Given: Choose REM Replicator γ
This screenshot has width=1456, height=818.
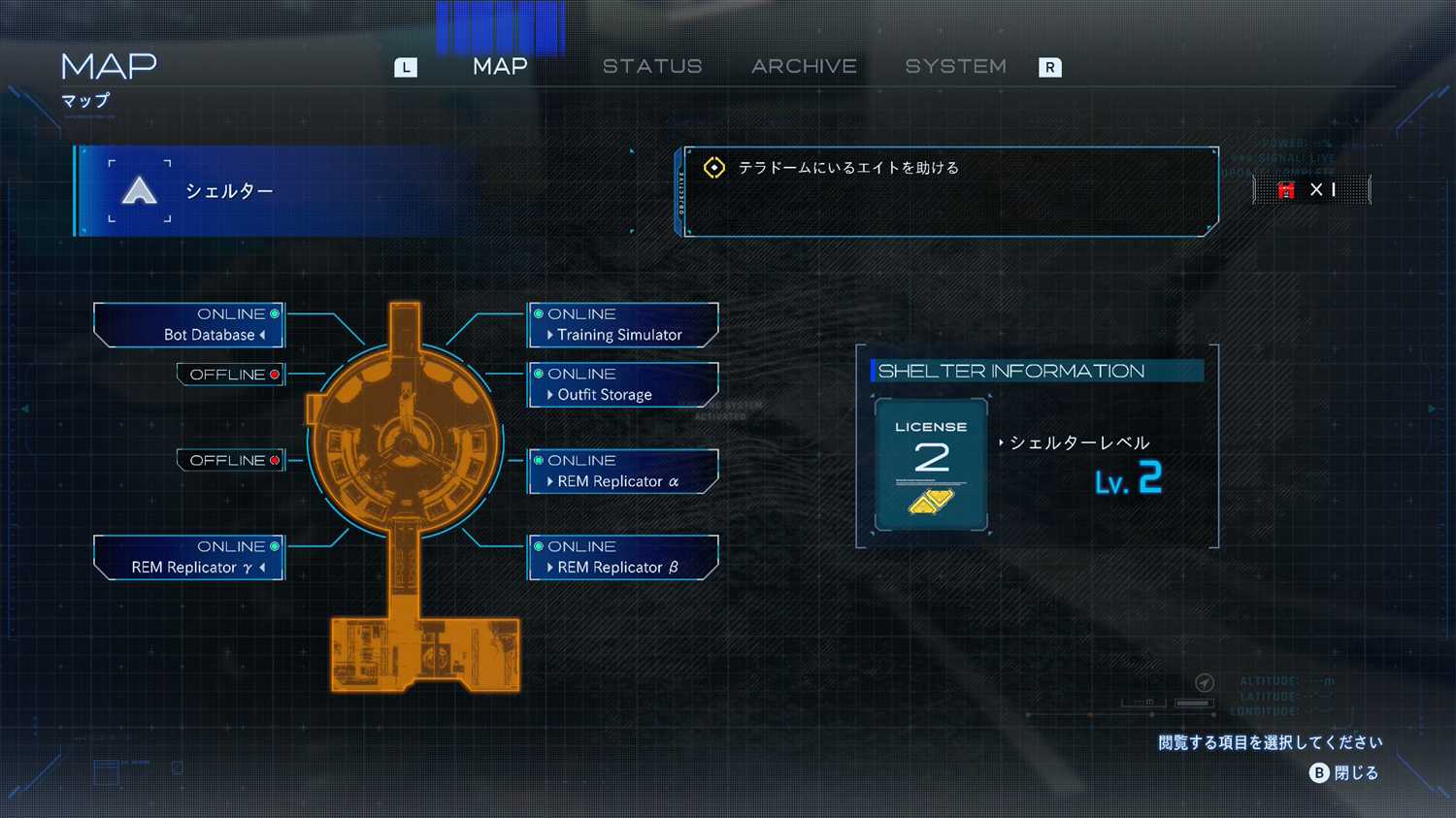Looking at the screenshot, I should tap(189, 558).
